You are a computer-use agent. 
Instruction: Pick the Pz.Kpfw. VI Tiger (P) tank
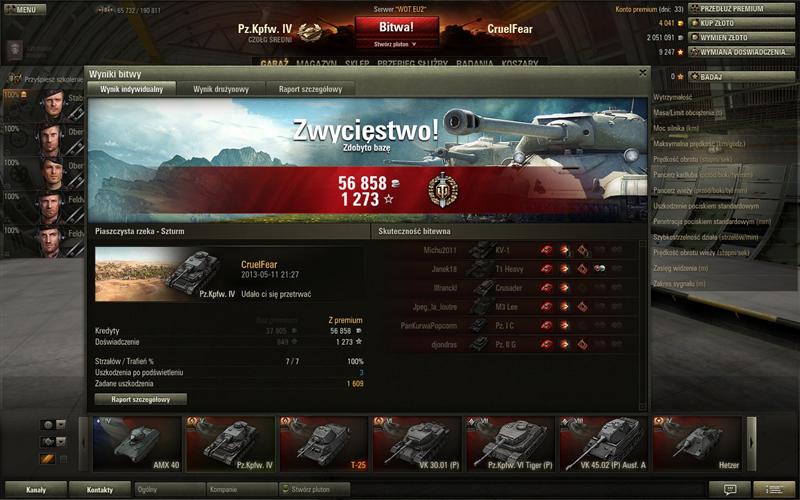[x=510, y=443]
